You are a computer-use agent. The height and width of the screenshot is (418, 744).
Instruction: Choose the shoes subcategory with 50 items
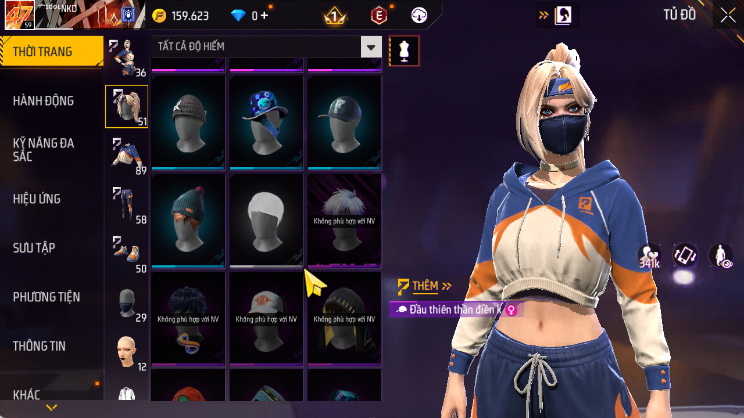[127, 253]
